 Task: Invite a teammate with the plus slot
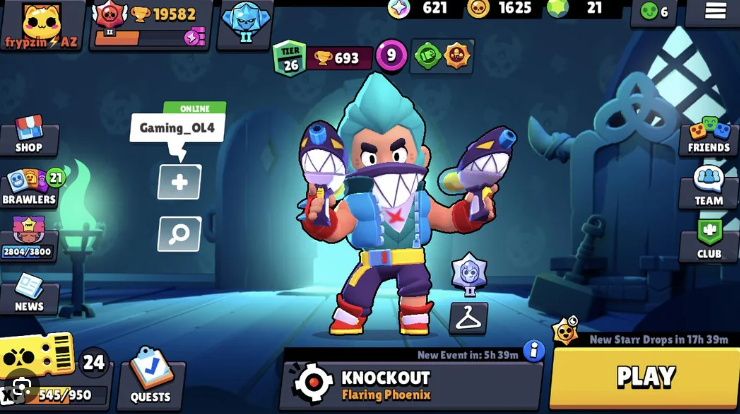[x=179, y=182]
